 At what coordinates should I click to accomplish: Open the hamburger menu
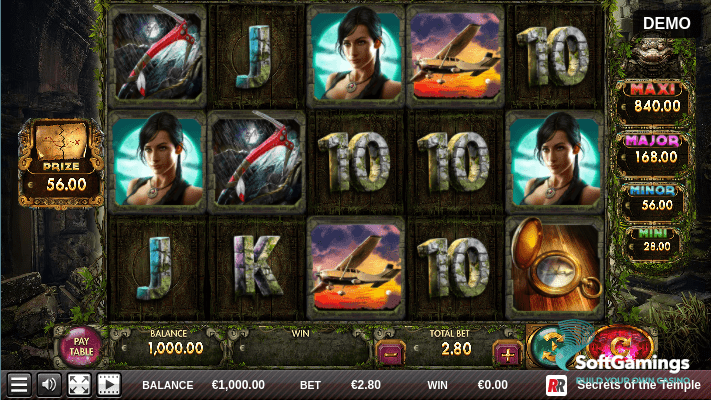[18, 384]
